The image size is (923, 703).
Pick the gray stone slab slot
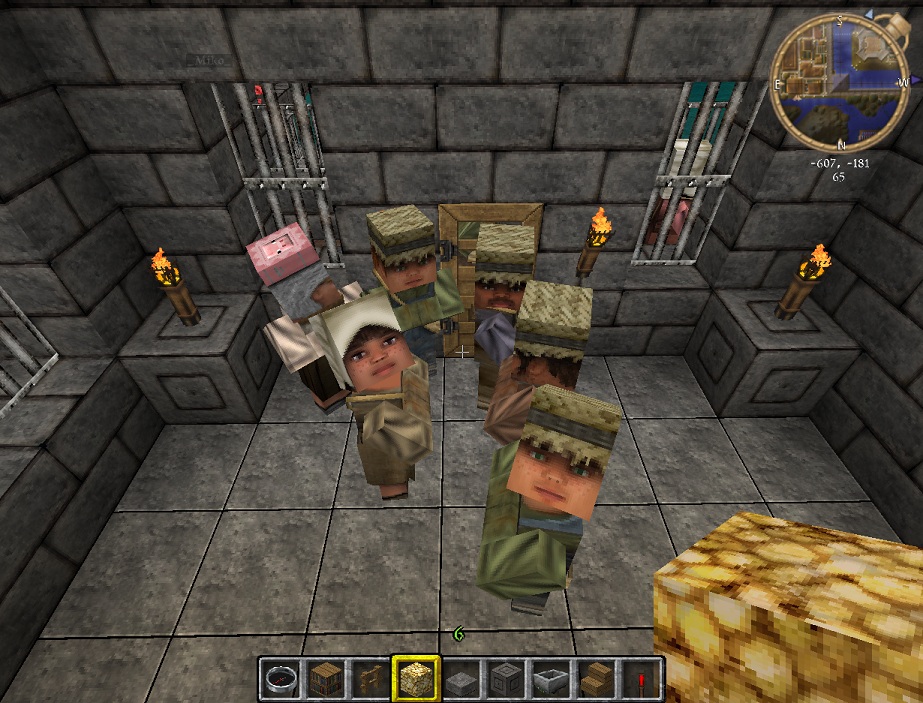[460, 679]
